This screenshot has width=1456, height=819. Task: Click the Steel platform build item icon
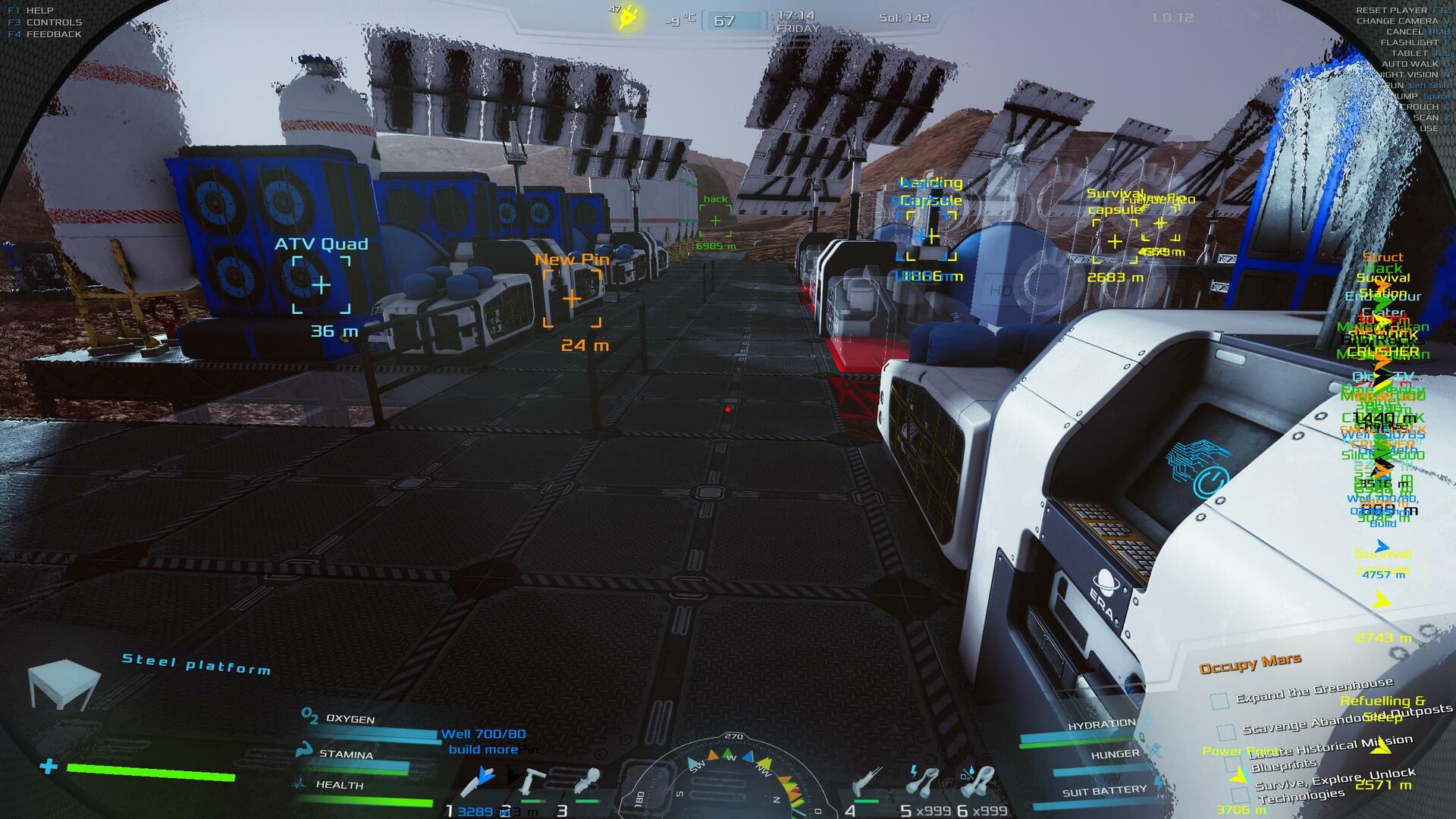(63, 684)
